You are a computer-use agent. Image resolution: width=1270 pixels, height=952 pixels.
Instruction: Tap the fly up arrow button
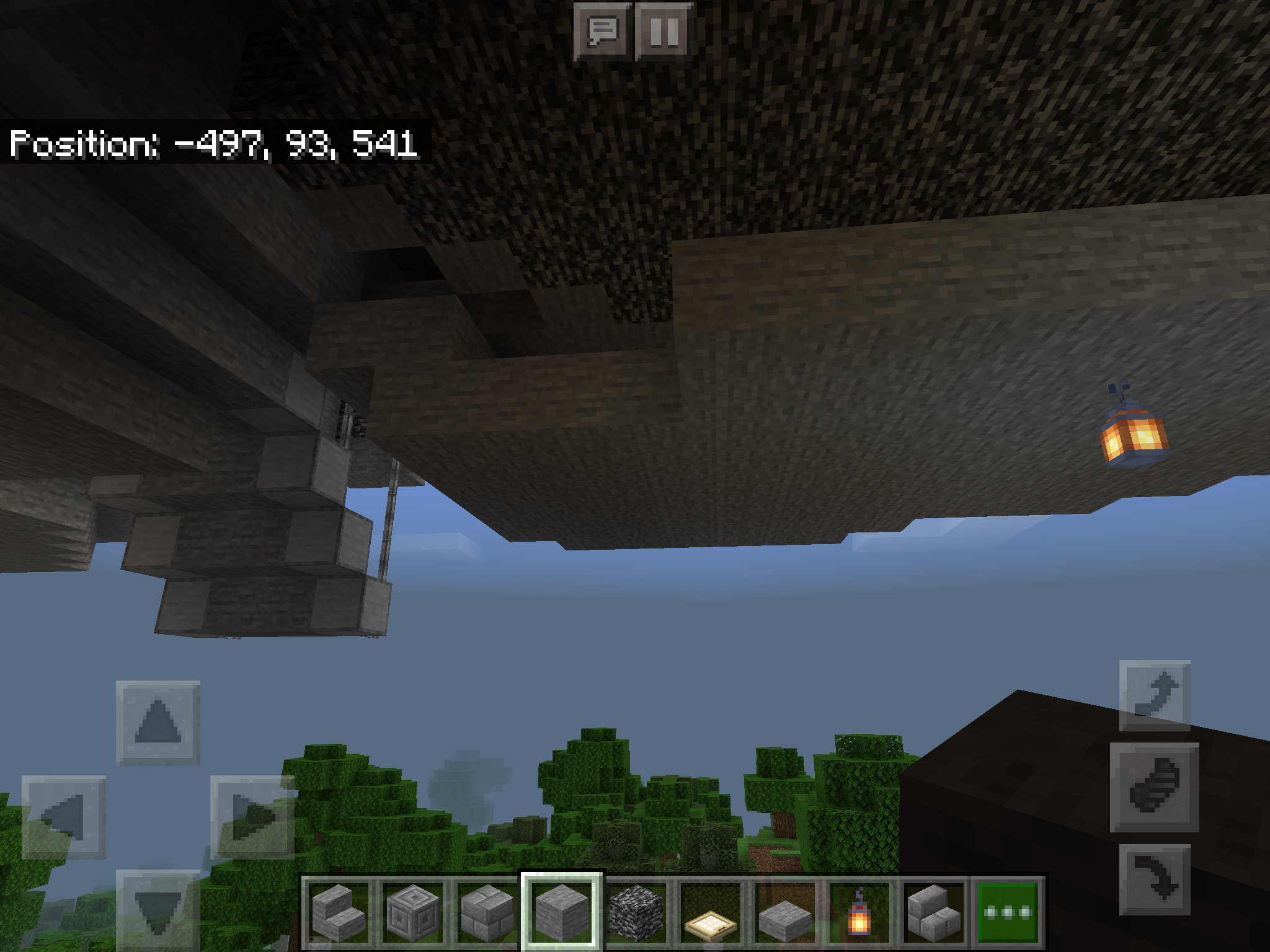pyautogui.click(x=1154, y=695)
